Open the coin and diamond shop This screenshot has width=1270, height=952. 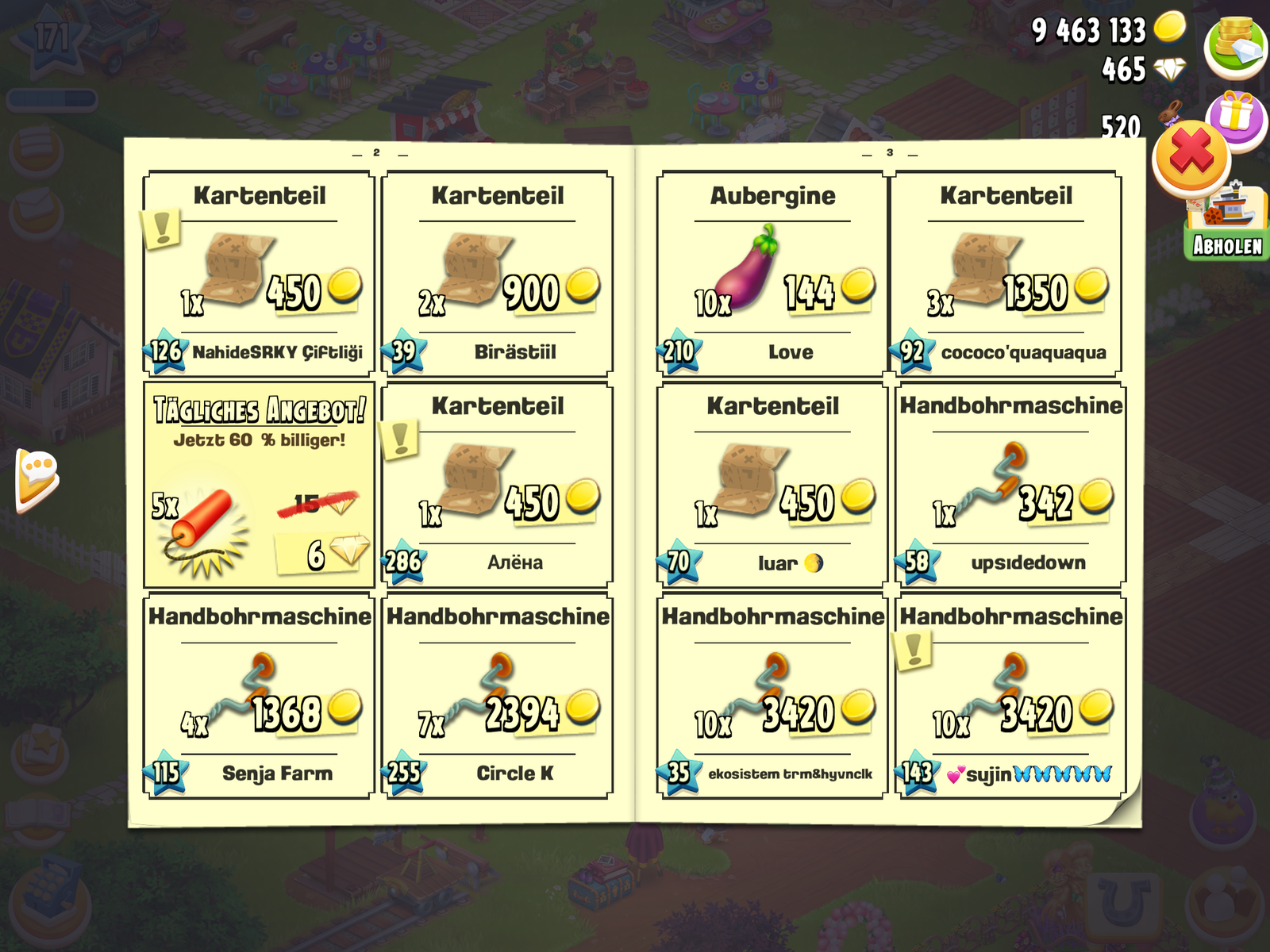click(1235, 45)
